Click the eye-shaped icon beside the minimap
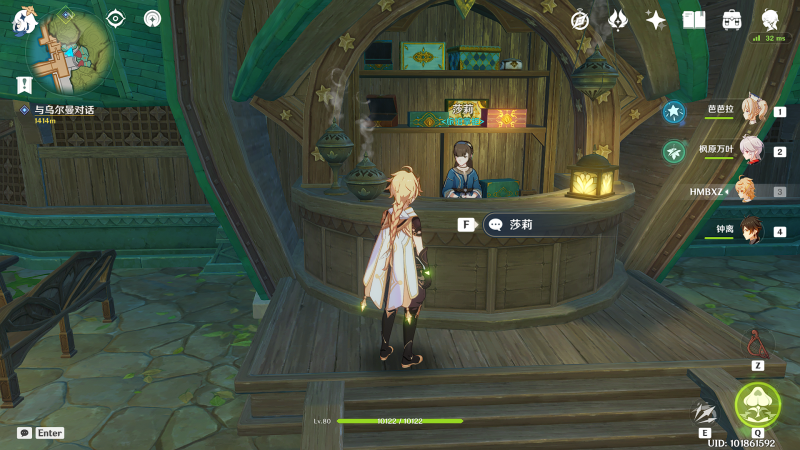Image resolution: width=800 pixels, height=450 pixels. pyautogui.click(x=116, y=18)
